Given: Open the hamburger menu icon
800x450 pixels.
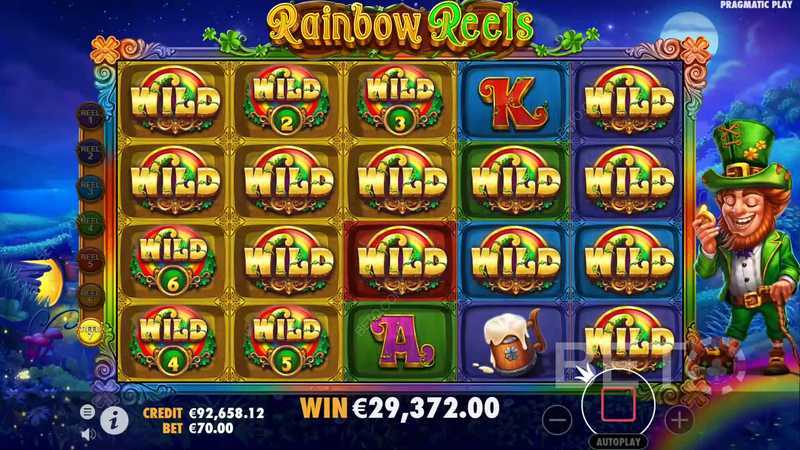Looking at the screenshot, I should (x=88, y=412).
